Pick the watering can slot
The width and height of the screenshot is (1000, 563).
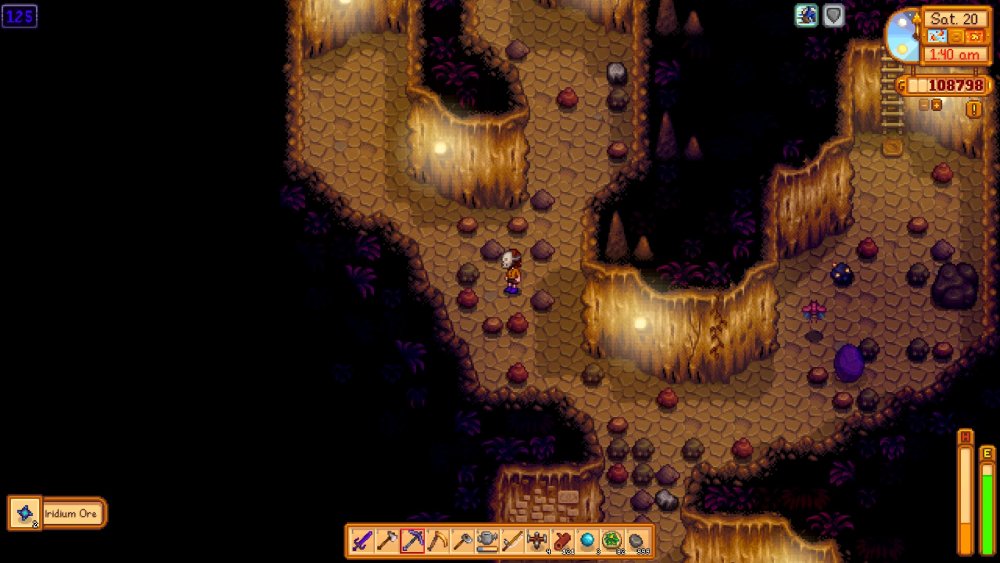coord(487,541)
